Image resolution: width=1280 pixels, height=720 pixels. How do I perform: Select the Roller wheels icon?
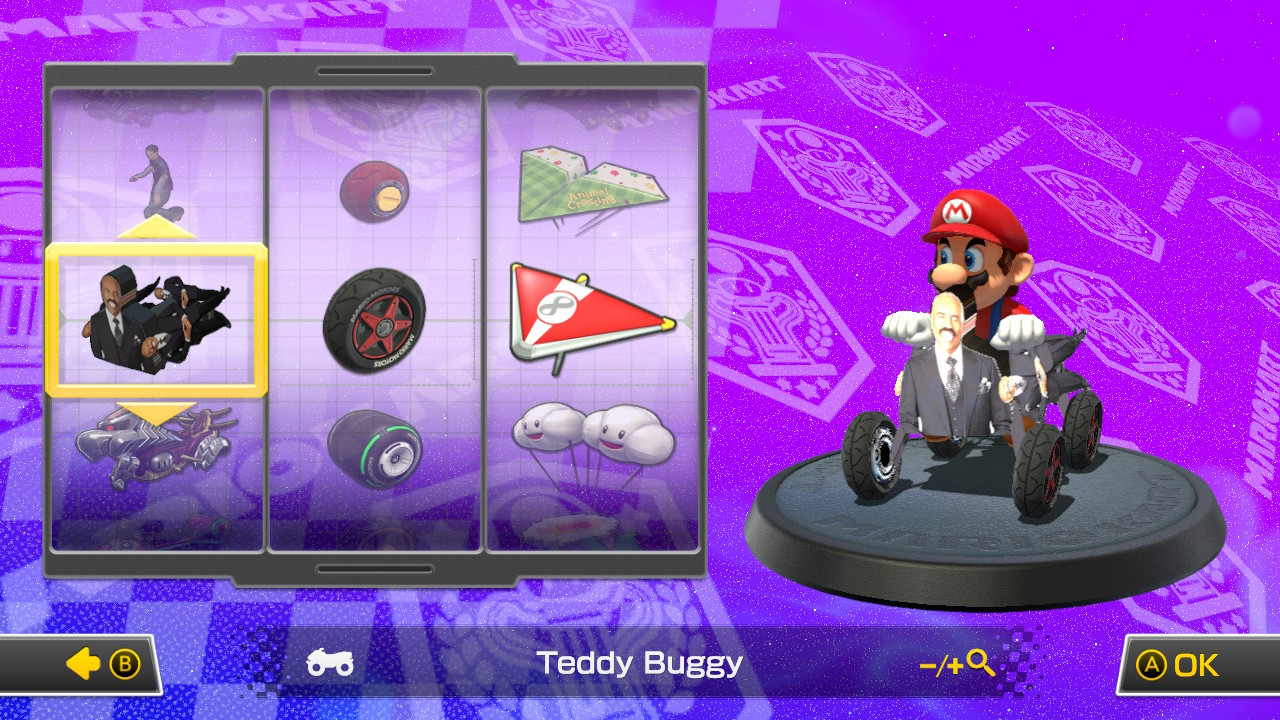pyautogui.click(x=376, y=188)
